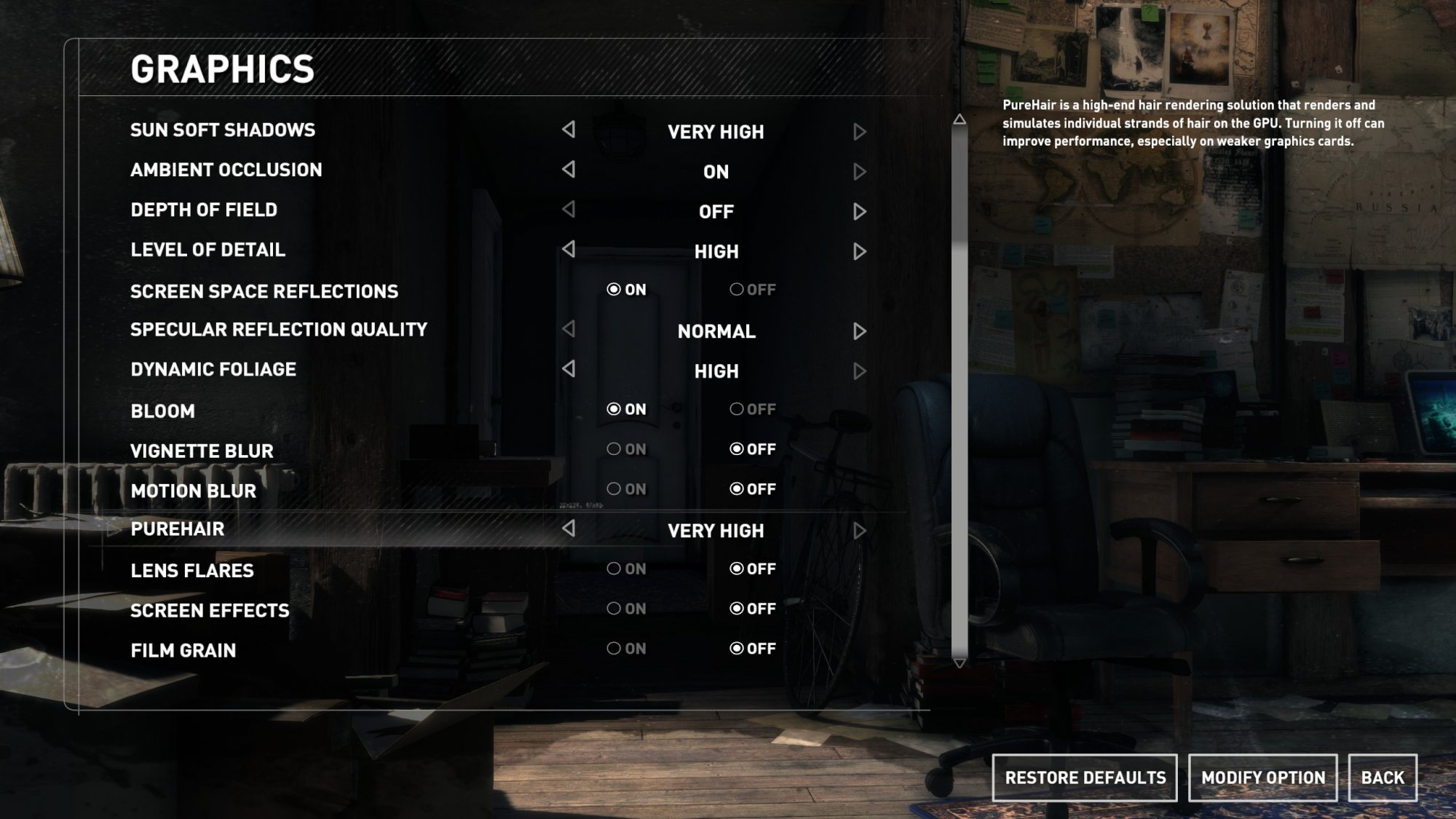Decrease Level of Detail with left arrow
This screenshot has height=819, width=1456.
coord(569,249)
